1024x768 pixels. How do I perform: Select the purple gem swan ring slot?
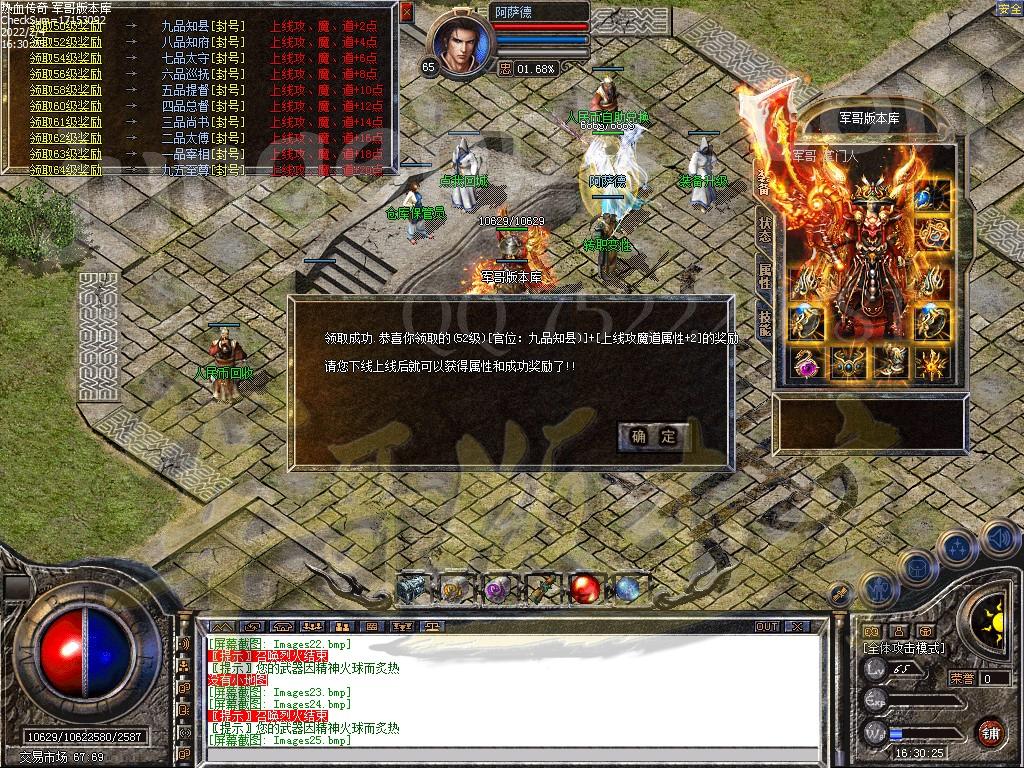(805, 364)
